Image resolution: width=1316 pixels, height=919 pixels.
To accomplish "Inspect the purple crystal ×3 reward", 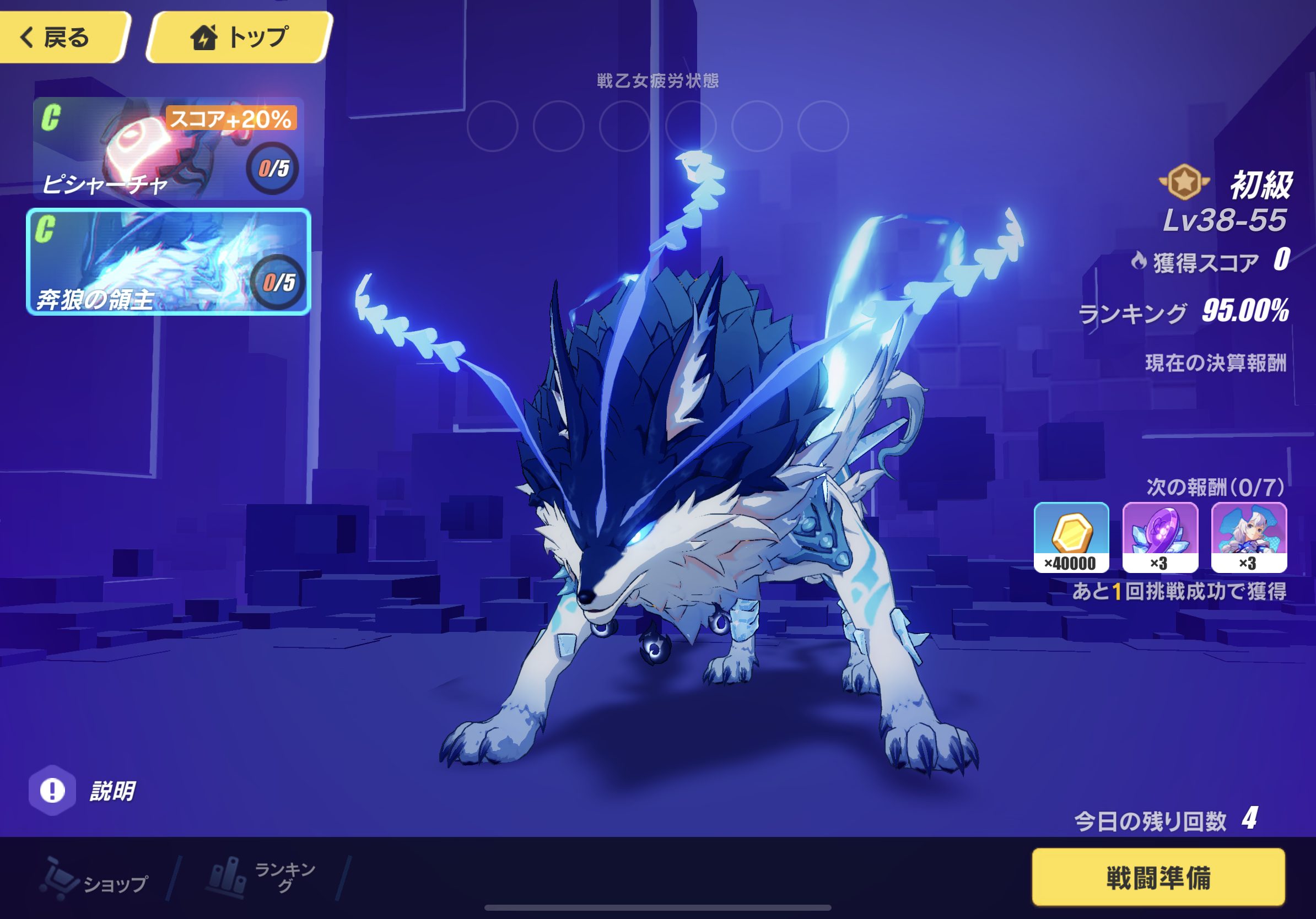I will click(x=1159, y=537).
